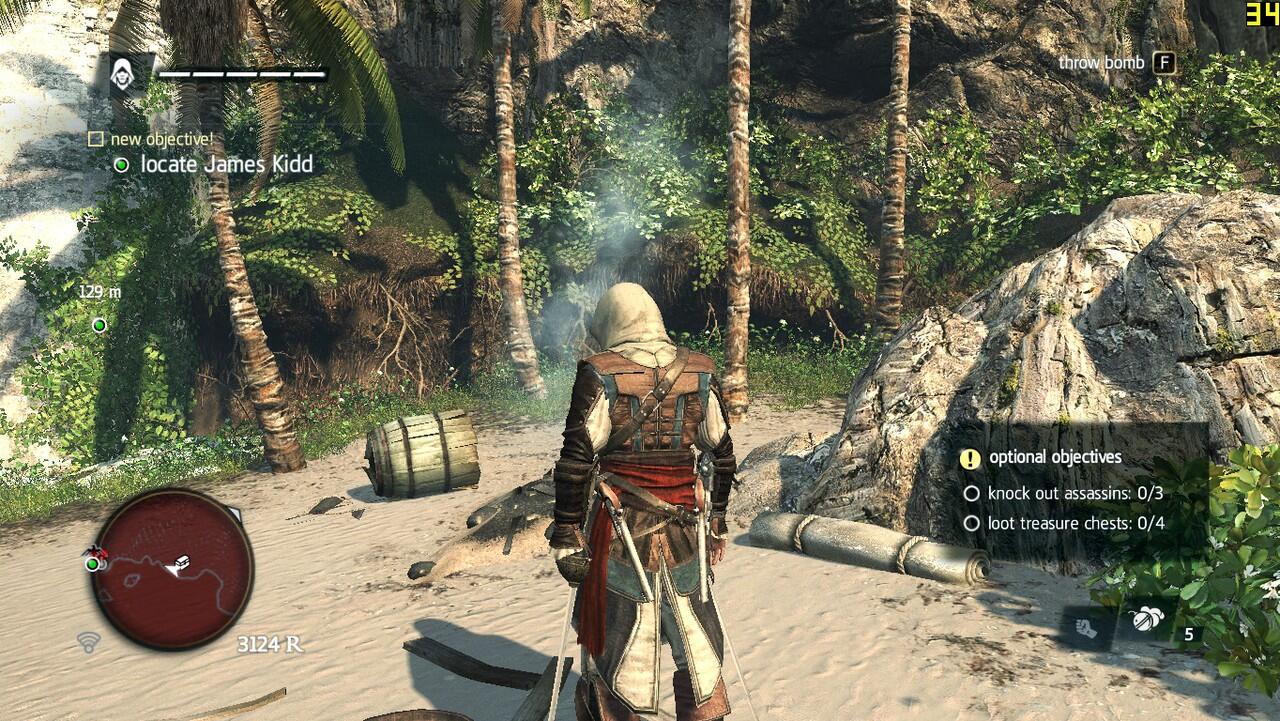Click the circular red minimap
The image size is (1280, 721).
pos(171,568)
